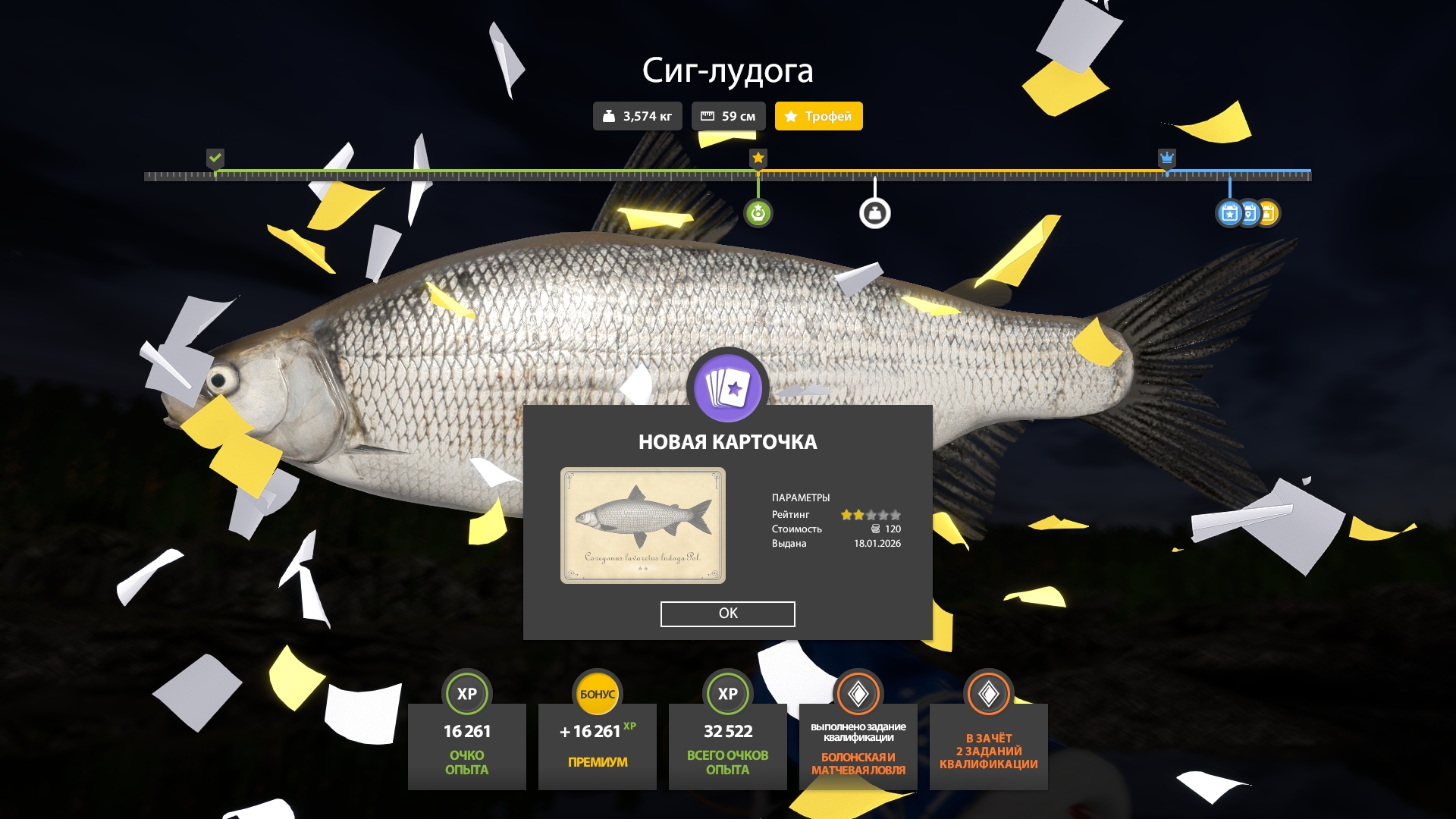Confirm the new card with OK
Viewport: 1456px width, 819px height.
click(x=727, y=613)
